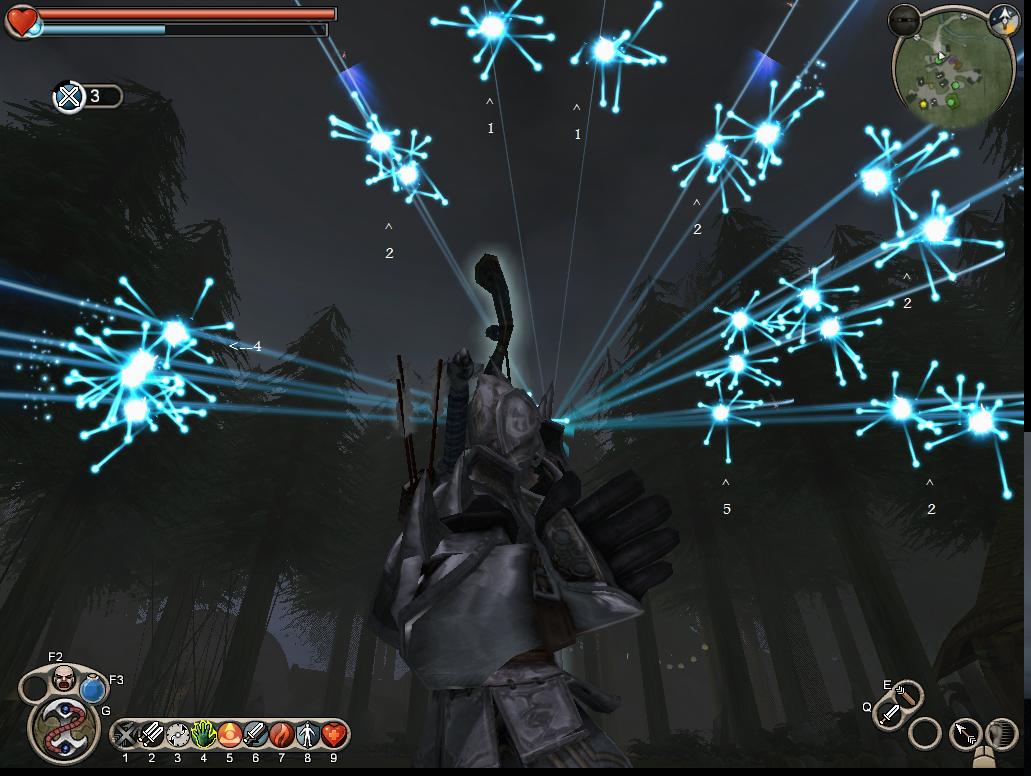Click the compass arrow icon beside minimap

pos(1003,18)
